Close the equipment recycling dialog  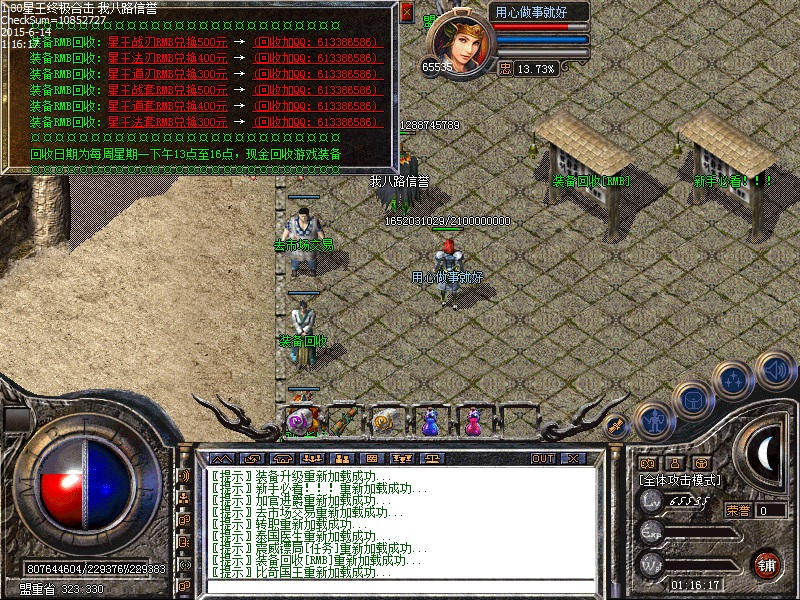[406, 13]
